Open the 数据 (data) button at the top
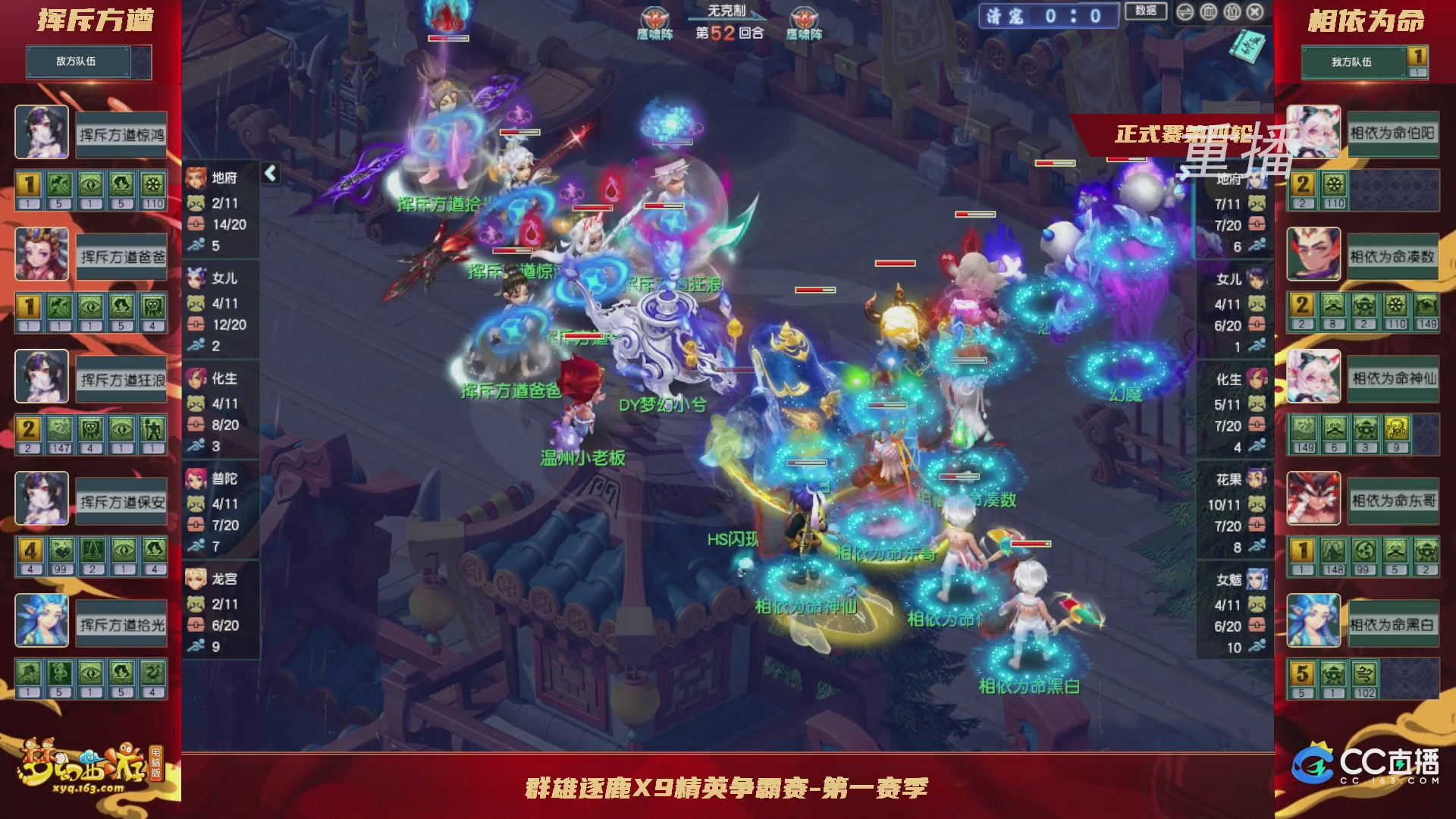This screenshot has width=1456, height=819. coord(1147,13)
